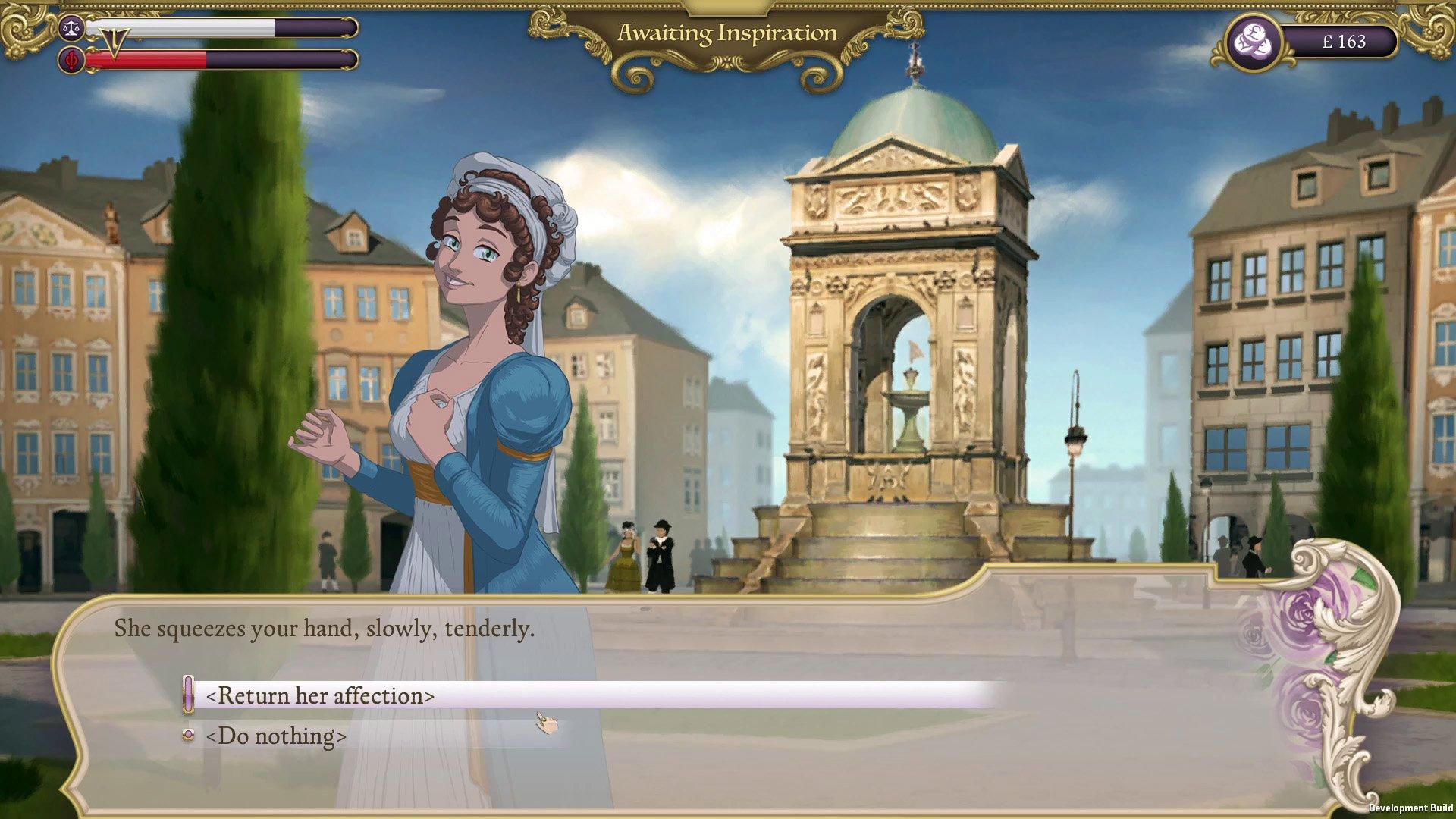
Task: Click the Awaiting Inspiration title banner
Action: pyautogui.click(x=728, y=33)
